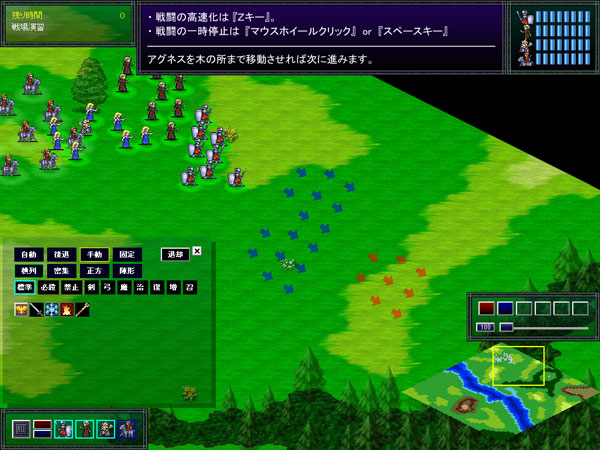
Task: Select the 陣形 (formation) button
Action: (x=126, y=271)
